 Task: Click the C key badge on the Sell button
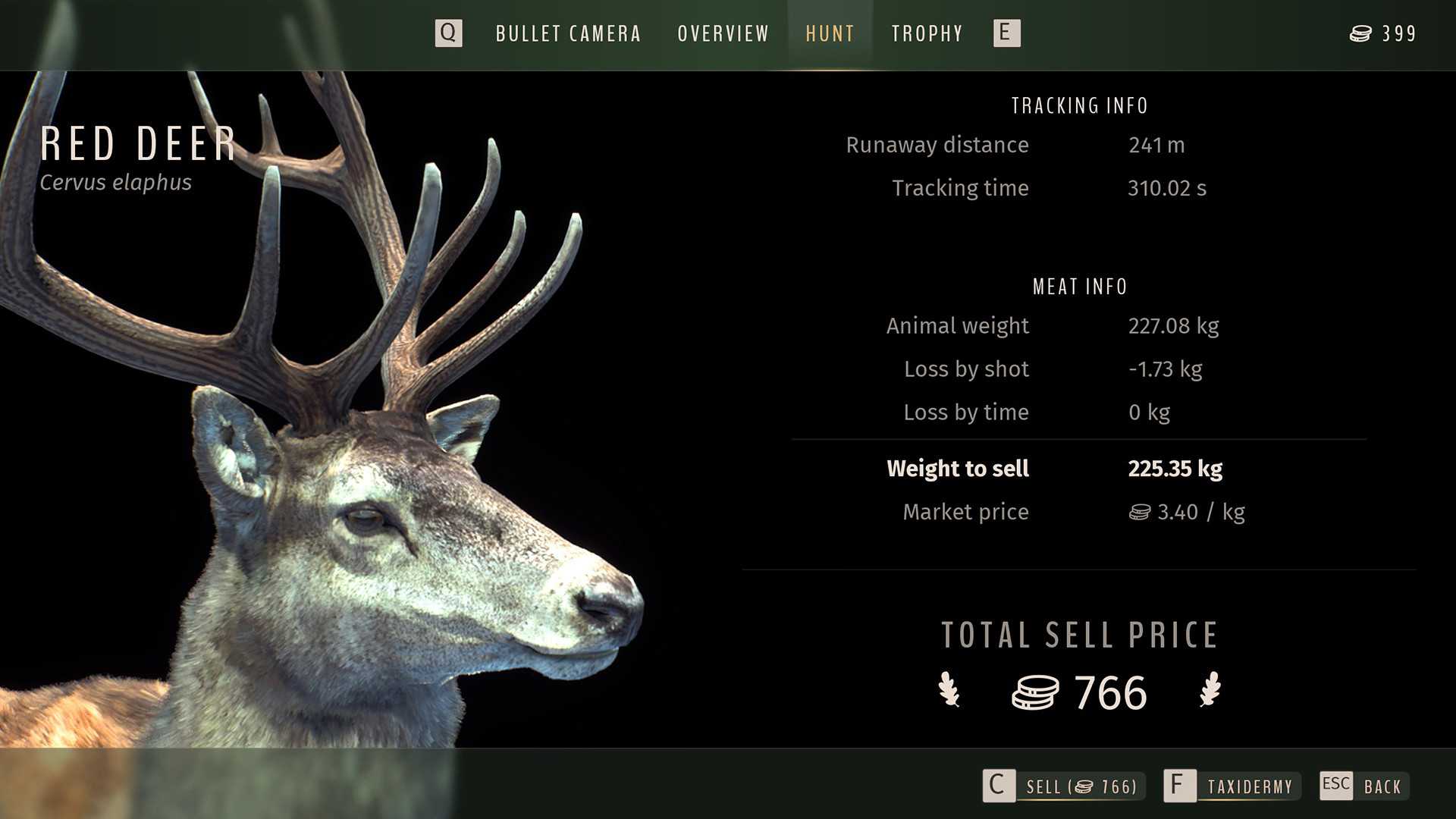(x=999, y=786)
